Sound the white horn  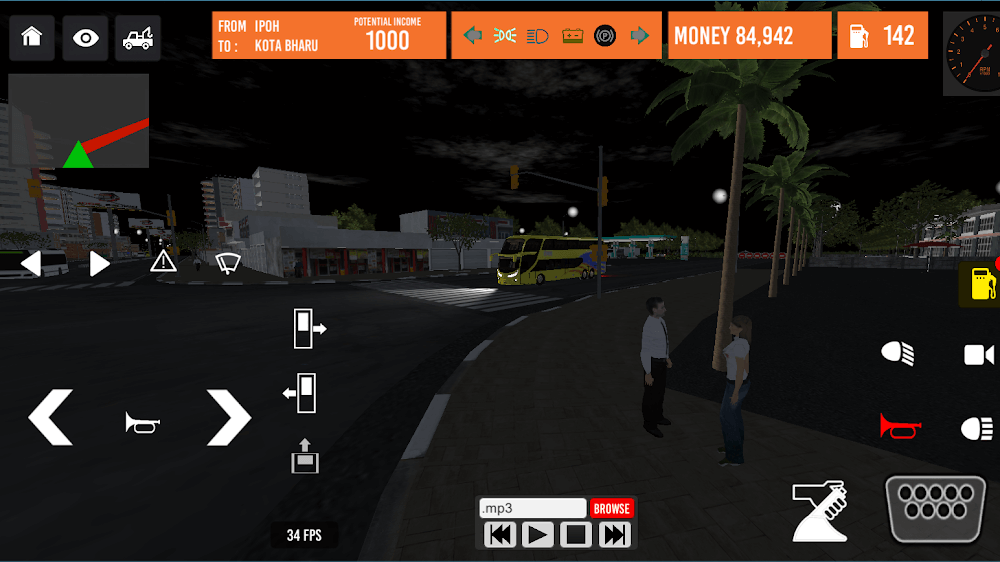pos(142,423)
